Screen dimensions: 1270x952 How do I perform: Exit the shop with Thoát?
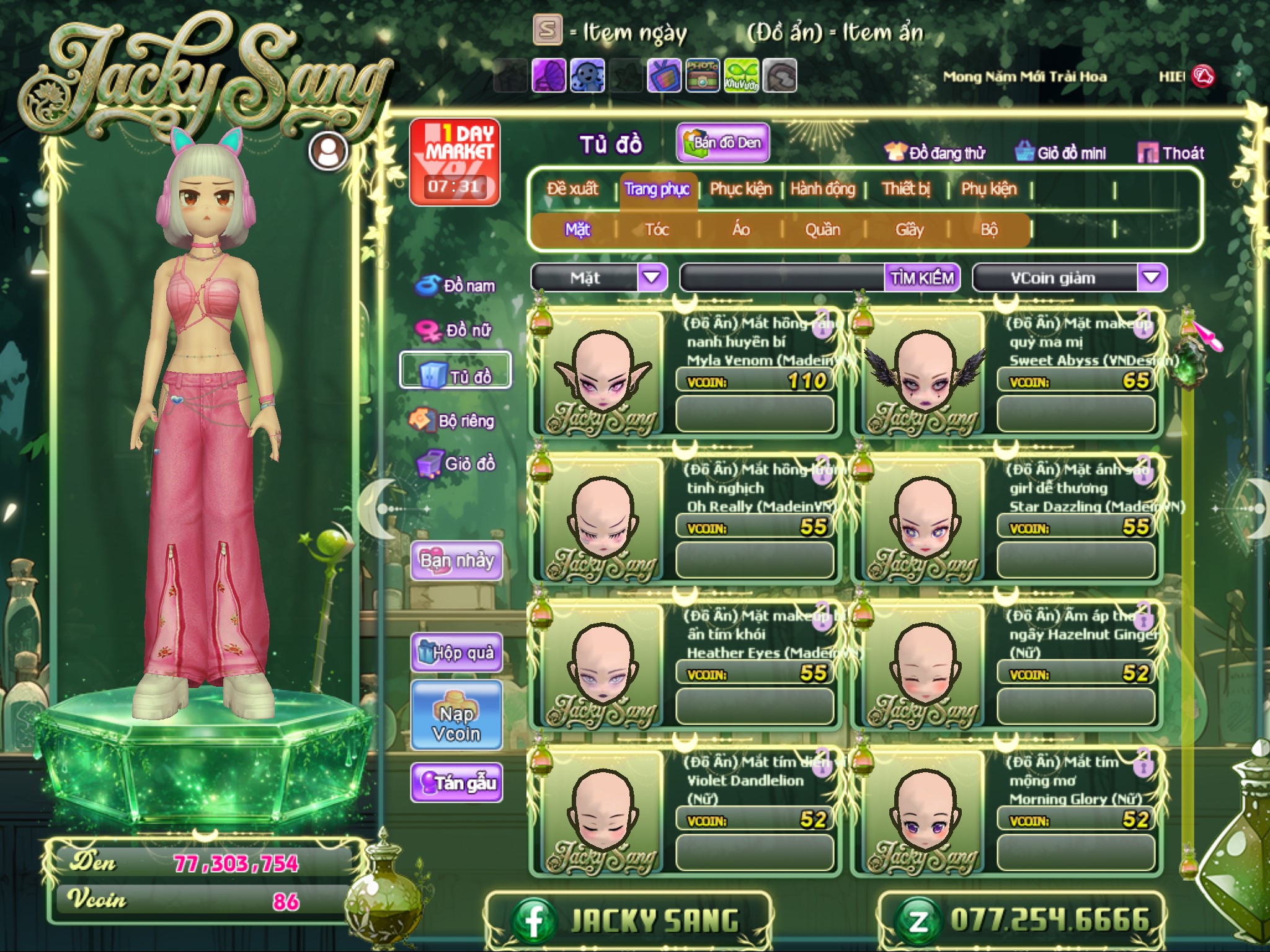coord(1171,152)
